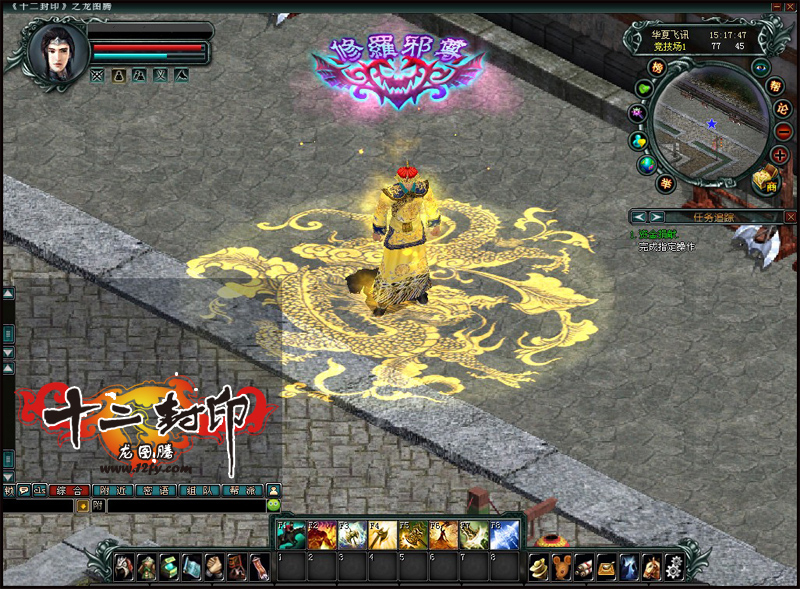This screenshot has width=800, height=589.
Task: Switch to the 附近 chat tab
Action: pos(111,490)
